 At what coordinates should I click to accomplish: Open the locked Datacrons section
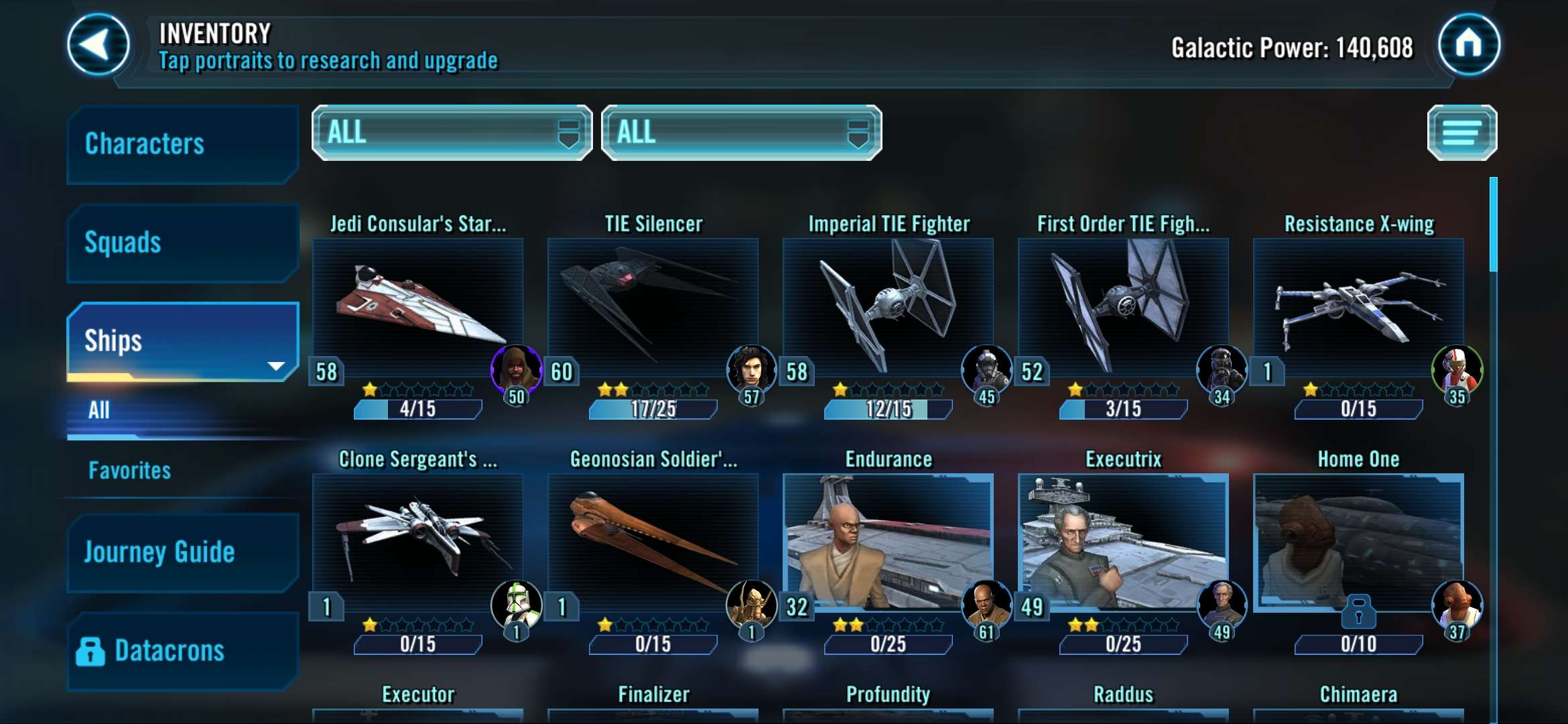click(181, 650)
